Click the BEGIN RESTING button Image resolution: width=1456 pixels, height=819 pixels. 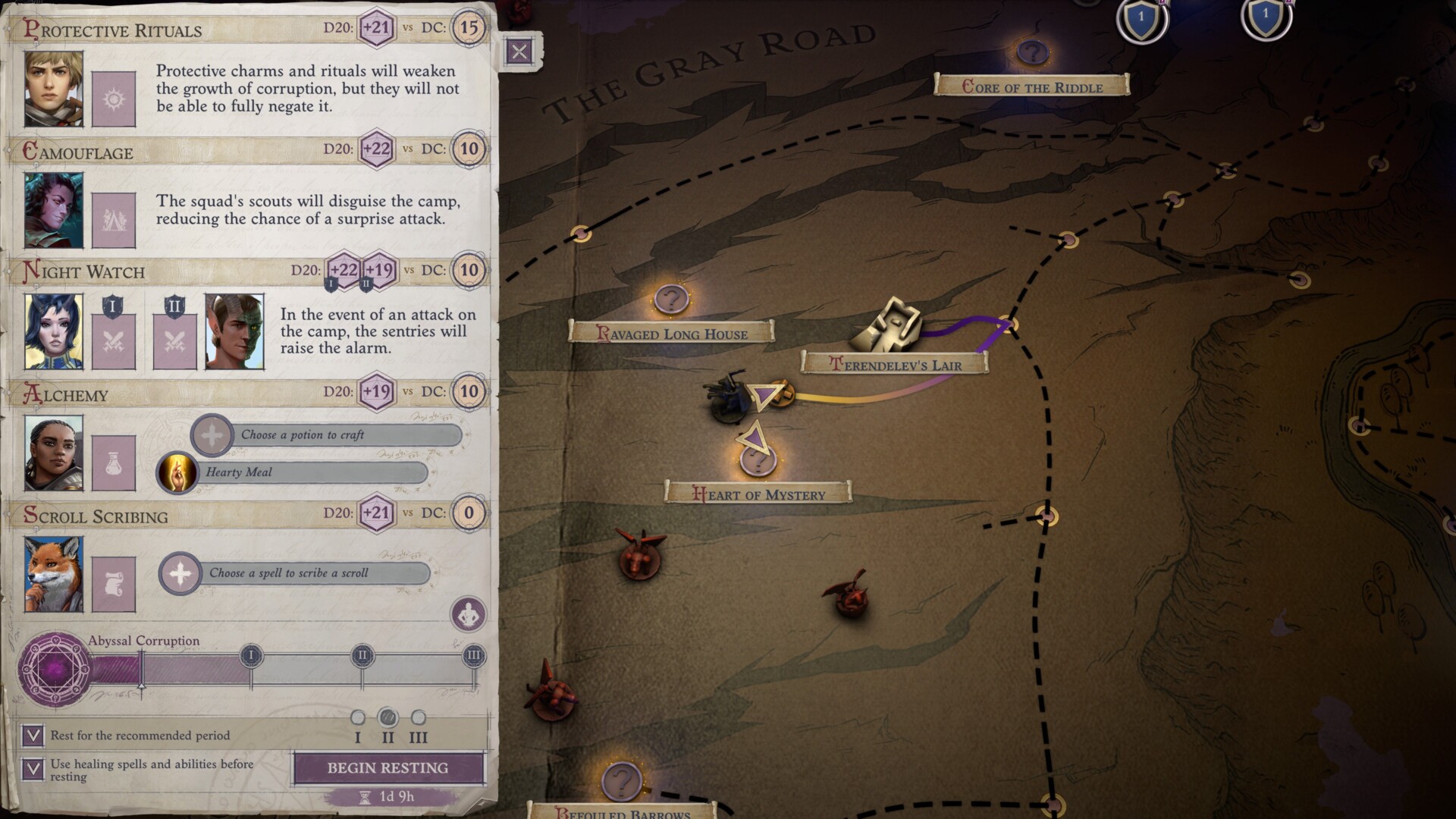387,767
